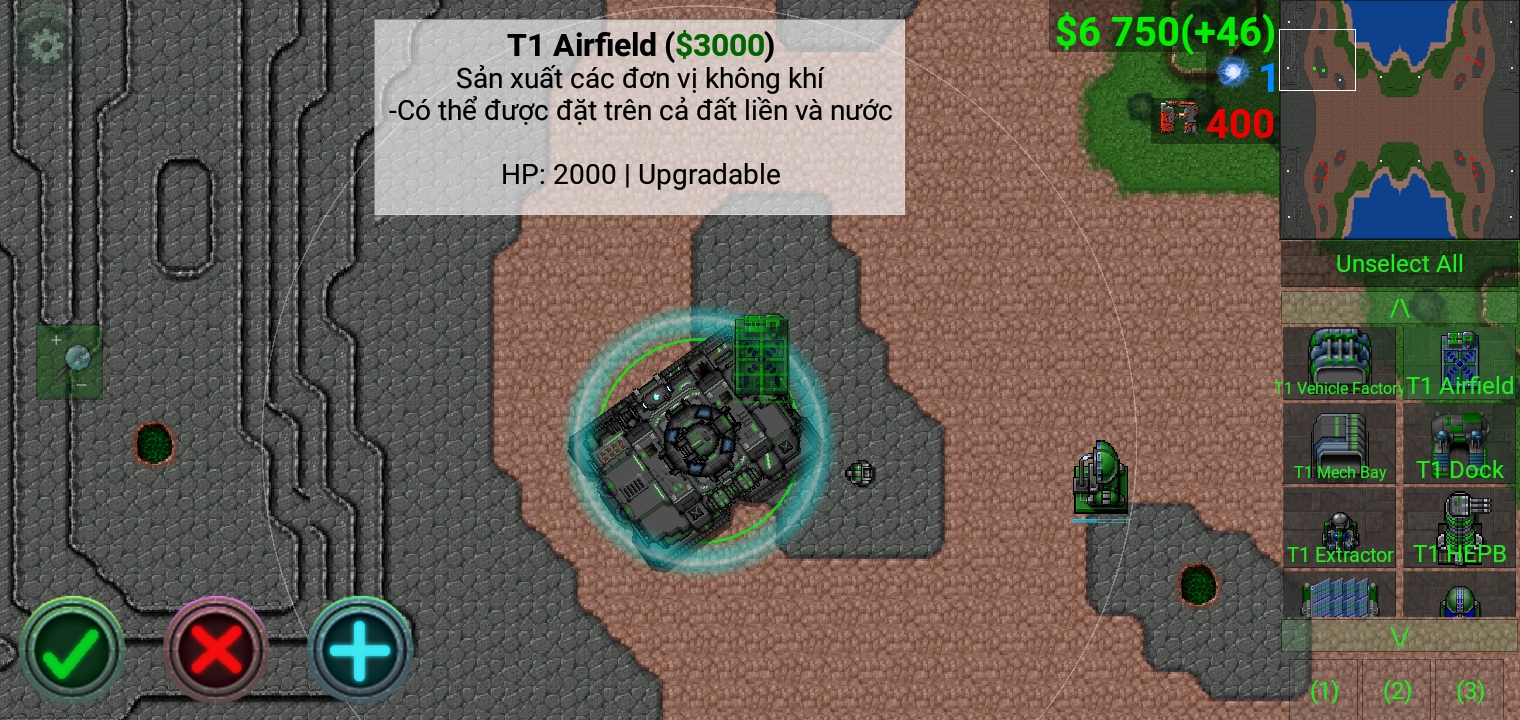Select T1 Vehicle Factory to build
This screenshot has height=720, width=1520.
1338,363
